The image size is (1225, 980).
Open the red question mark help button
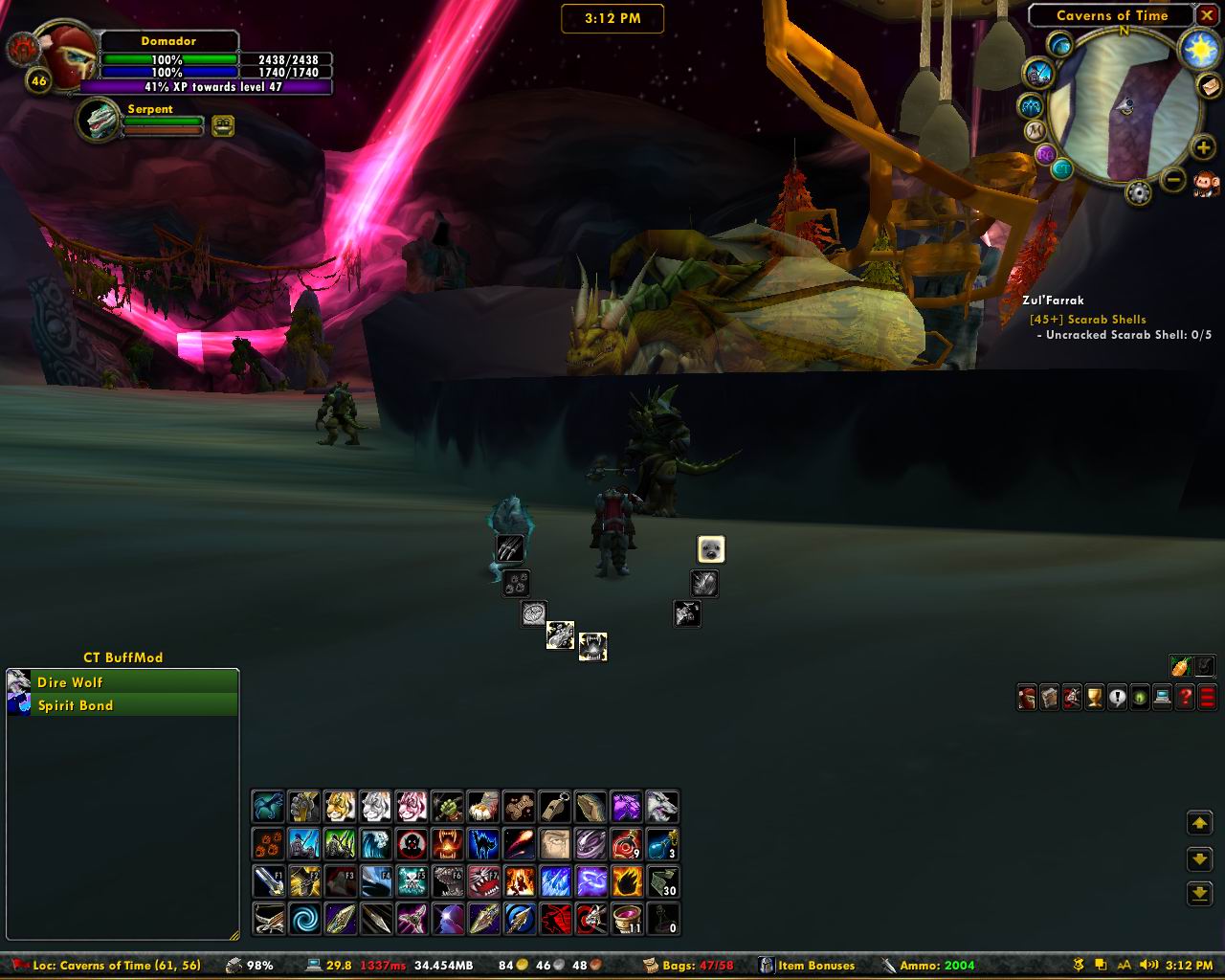1185,698
